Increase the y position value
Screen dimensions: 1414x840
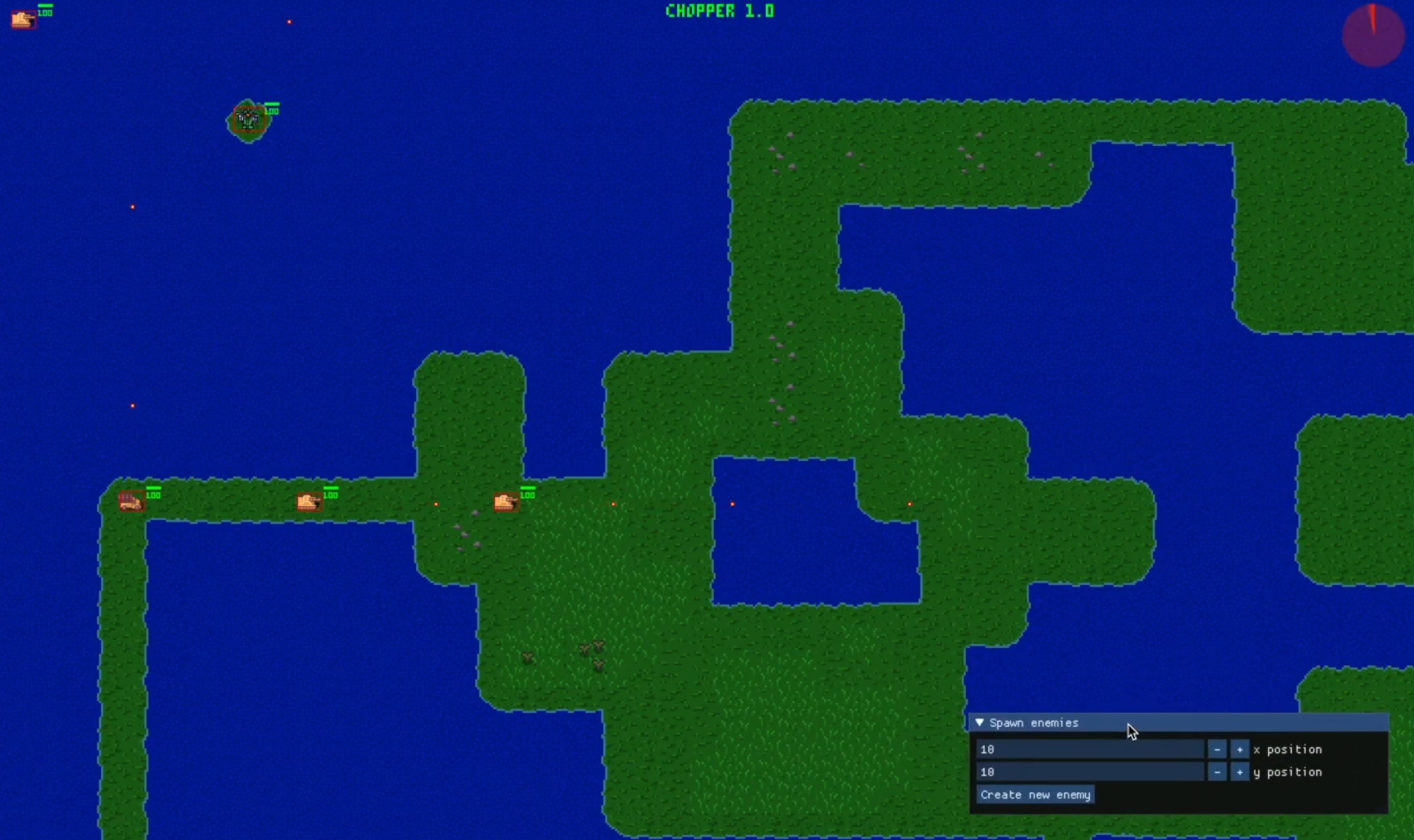(x=1239, y=772)
